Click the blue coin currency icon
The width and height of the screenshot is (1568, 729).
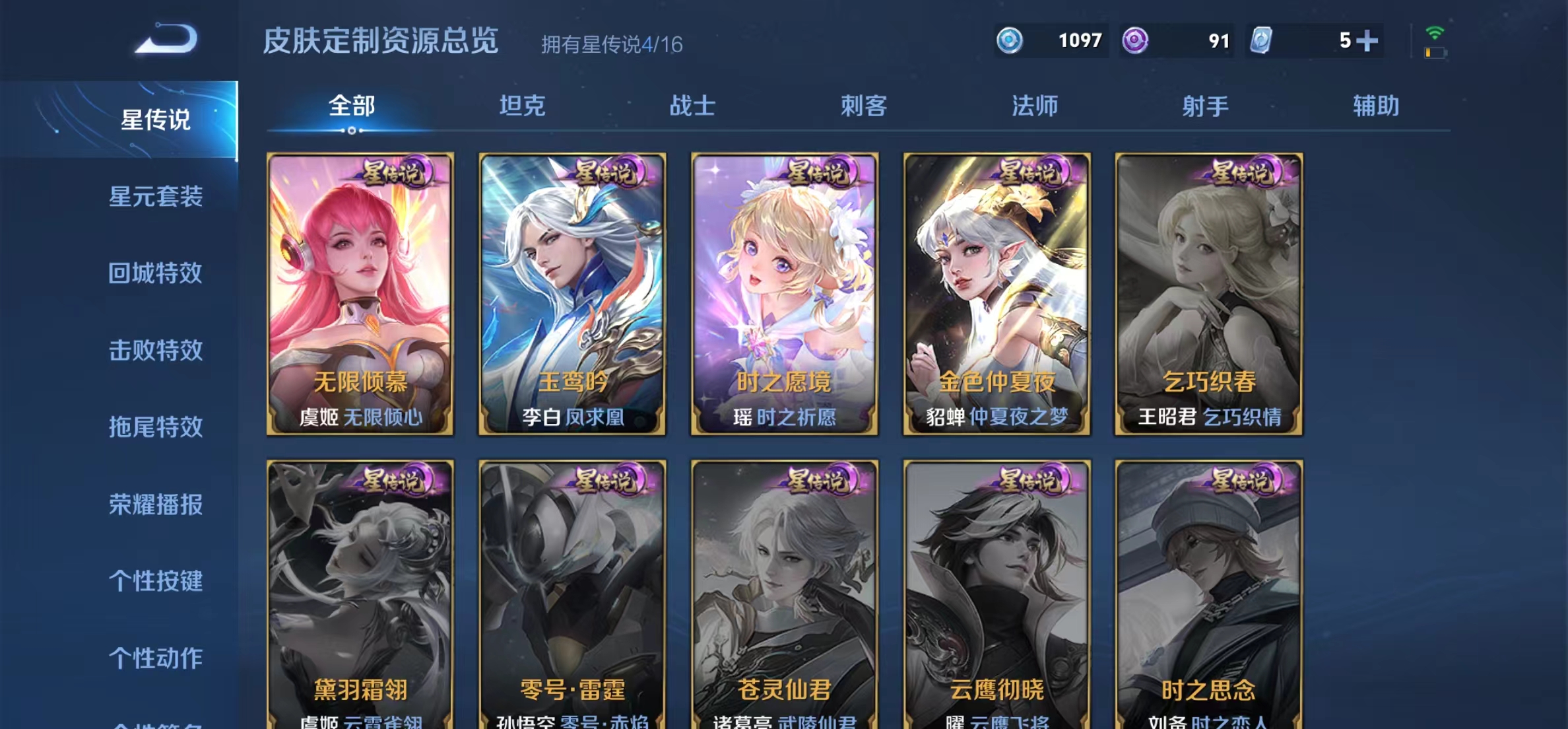1011,41
